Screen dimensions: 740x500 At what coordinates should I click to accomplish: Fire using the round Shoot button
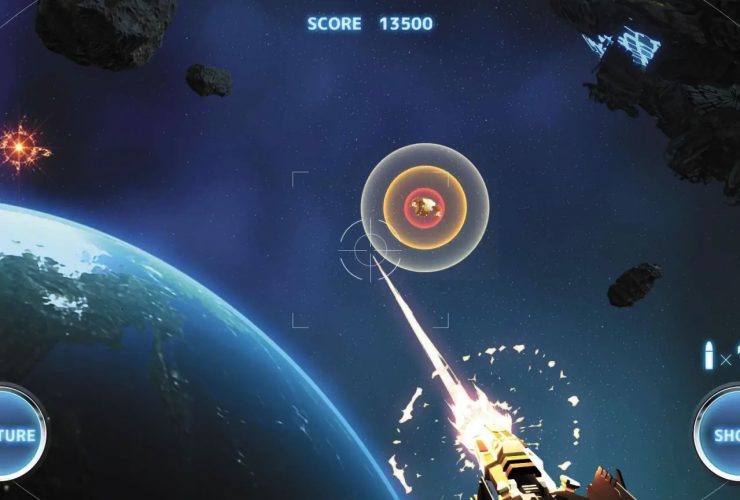pos(722,435)
